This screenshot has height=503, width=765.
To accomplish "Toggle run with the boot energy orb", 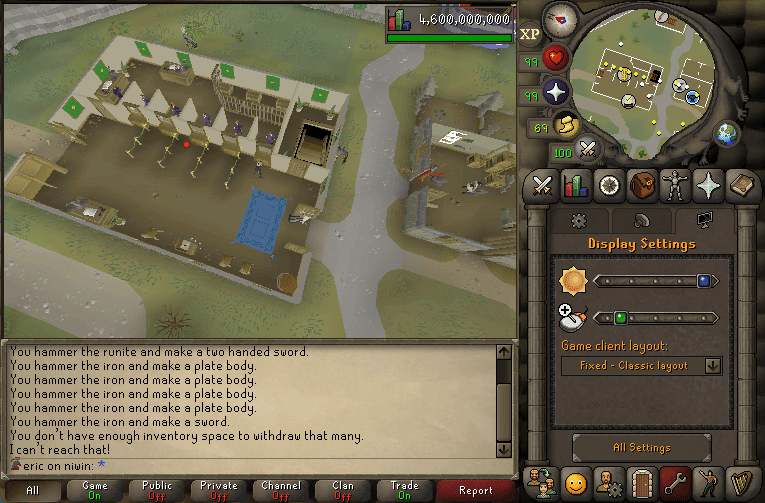I will pyautogui.click(x=565, y=126).
